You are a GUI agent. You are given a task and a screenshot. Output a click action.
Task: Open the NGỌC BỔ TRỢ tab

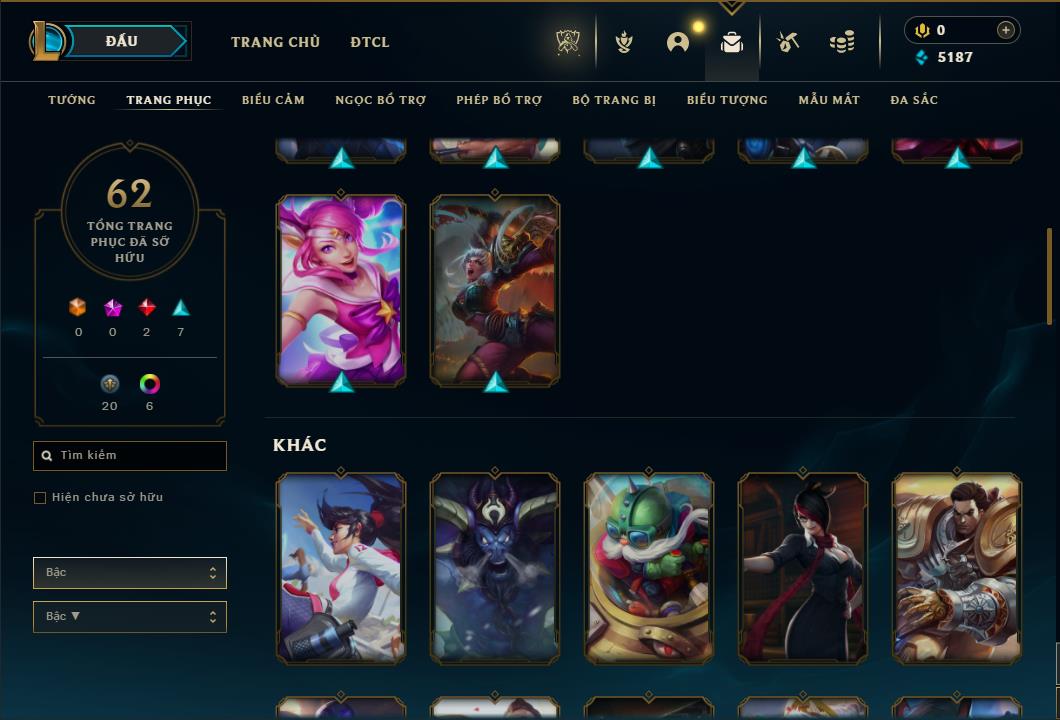click(380, 100)
